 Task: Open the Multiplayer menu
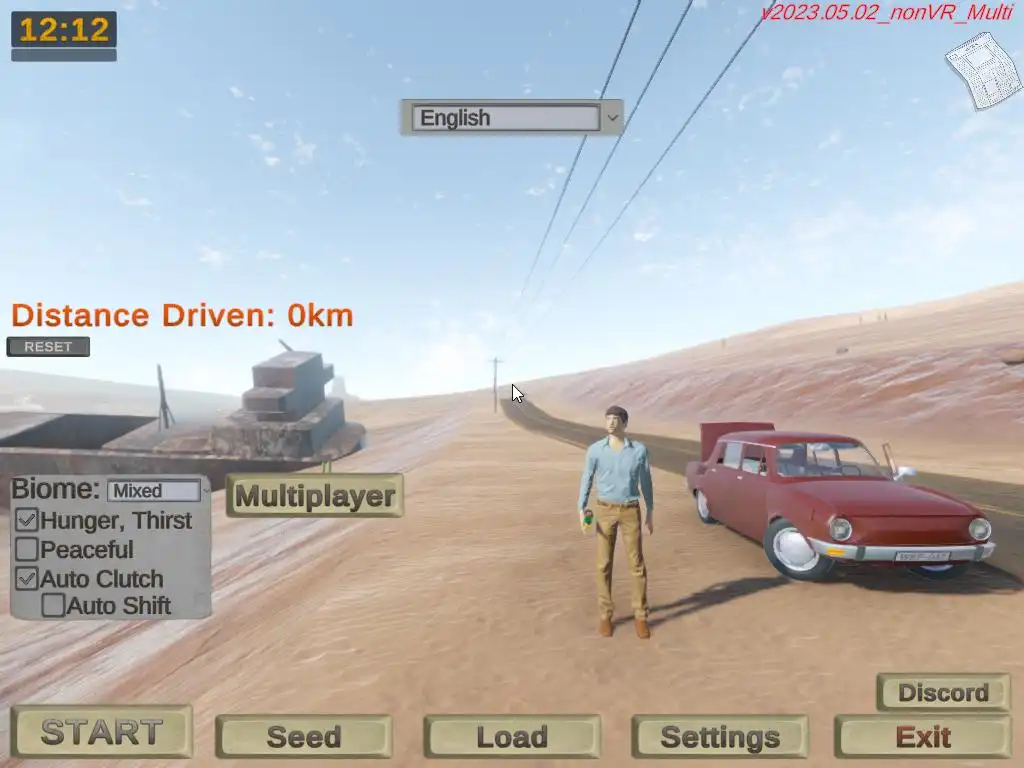(315, 495)
